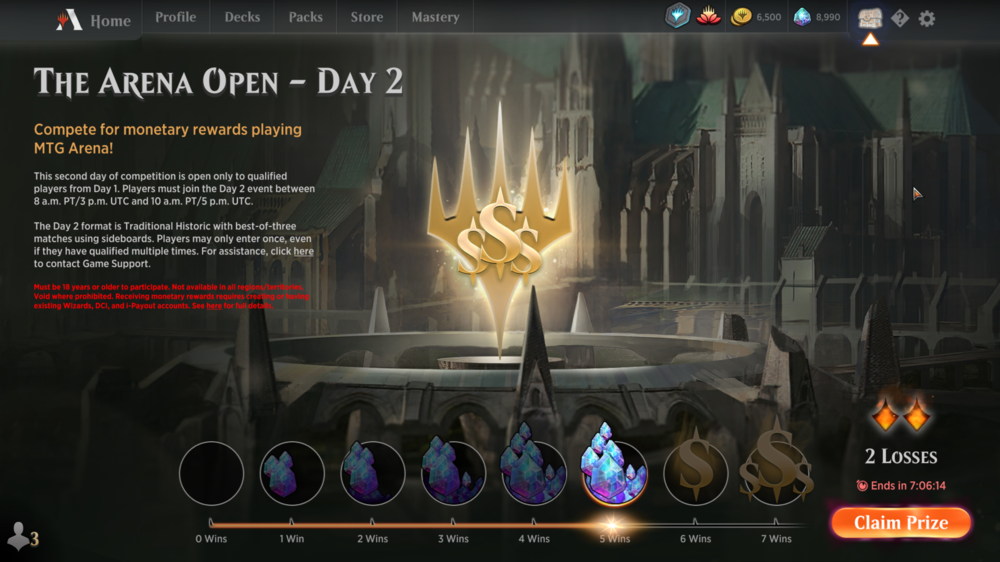
Task: Open the friends list icon
Action: click(21, 537)
